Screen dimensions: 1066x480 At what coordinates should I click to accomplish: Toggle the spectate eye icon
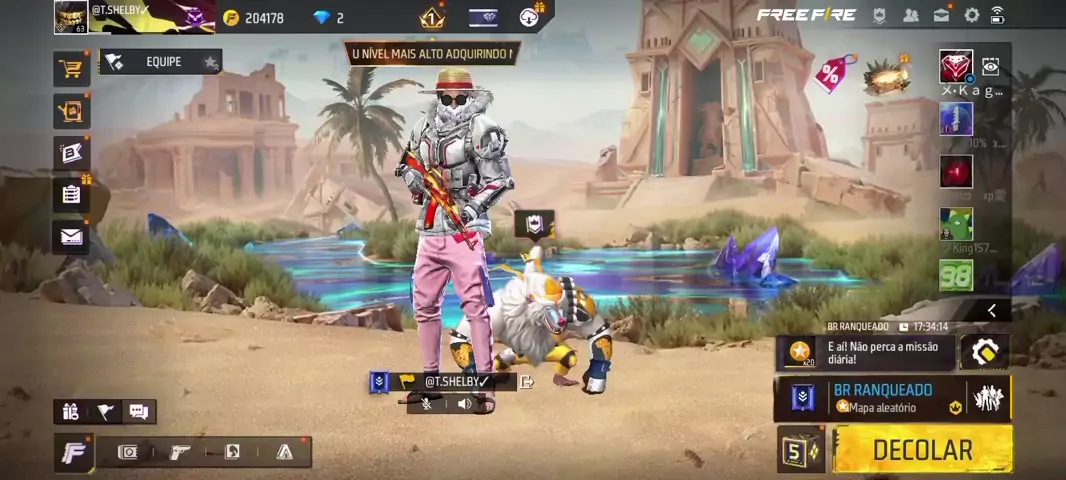[x=990, y=67]
